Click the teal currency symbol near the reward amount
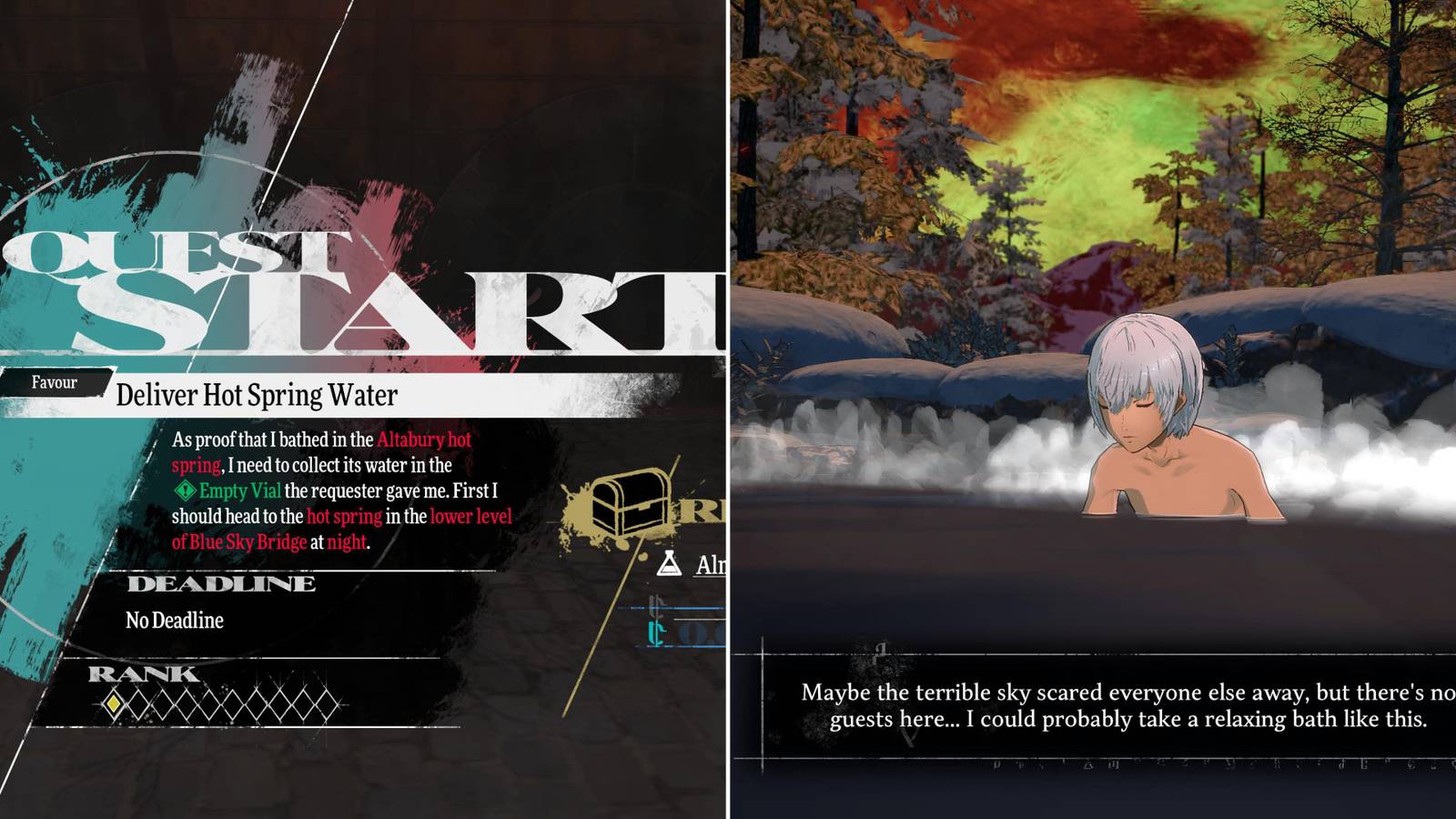Viewport: 1456px width, 819px height. point(654,632)
